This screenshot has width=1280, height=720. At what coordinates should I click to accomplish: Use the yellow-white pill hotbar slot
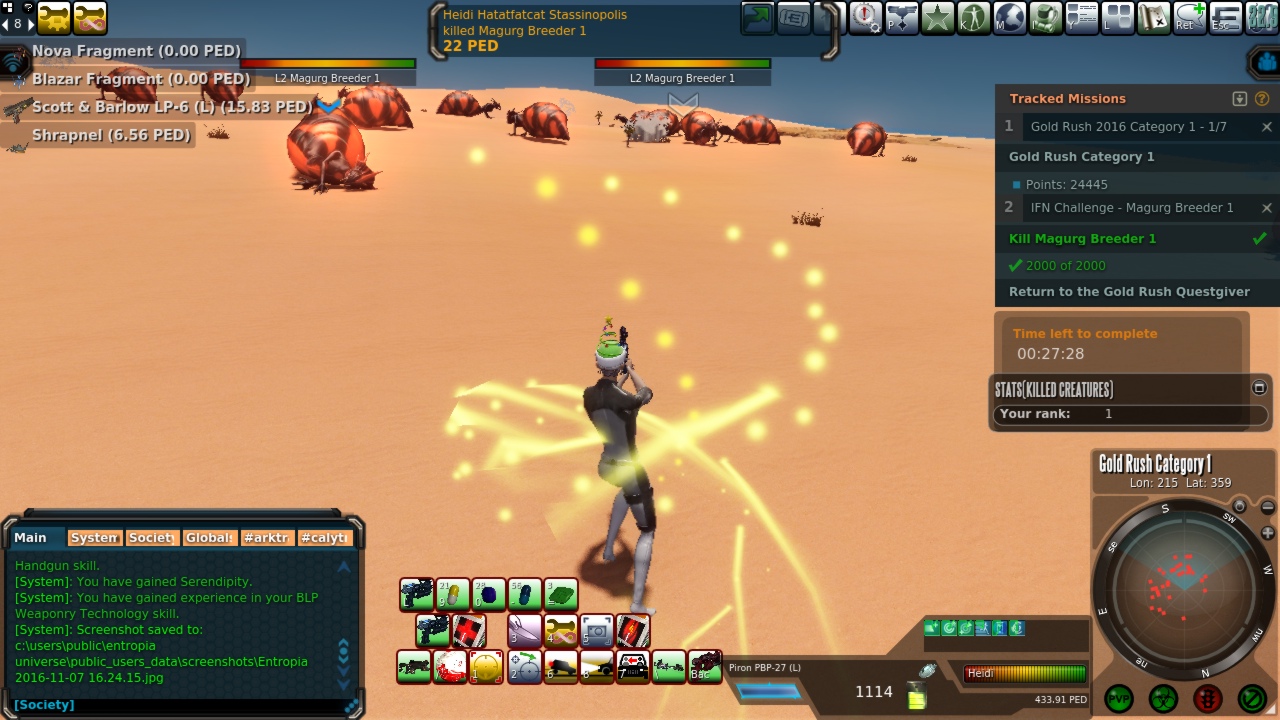tap(452, 594)
